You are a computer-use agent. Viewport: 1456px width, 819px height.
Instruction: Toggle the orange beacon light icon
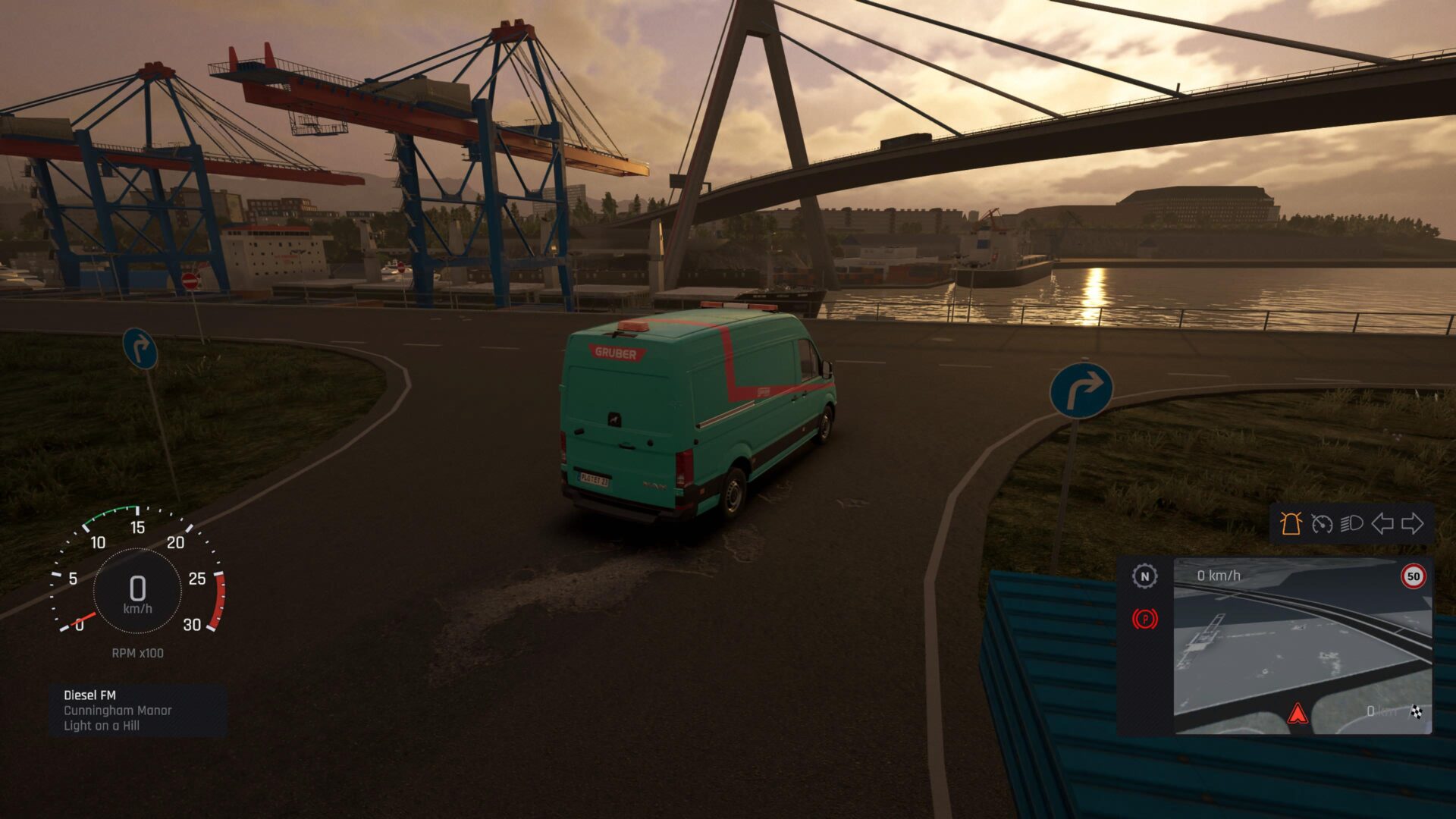(x=1291, y=523)
